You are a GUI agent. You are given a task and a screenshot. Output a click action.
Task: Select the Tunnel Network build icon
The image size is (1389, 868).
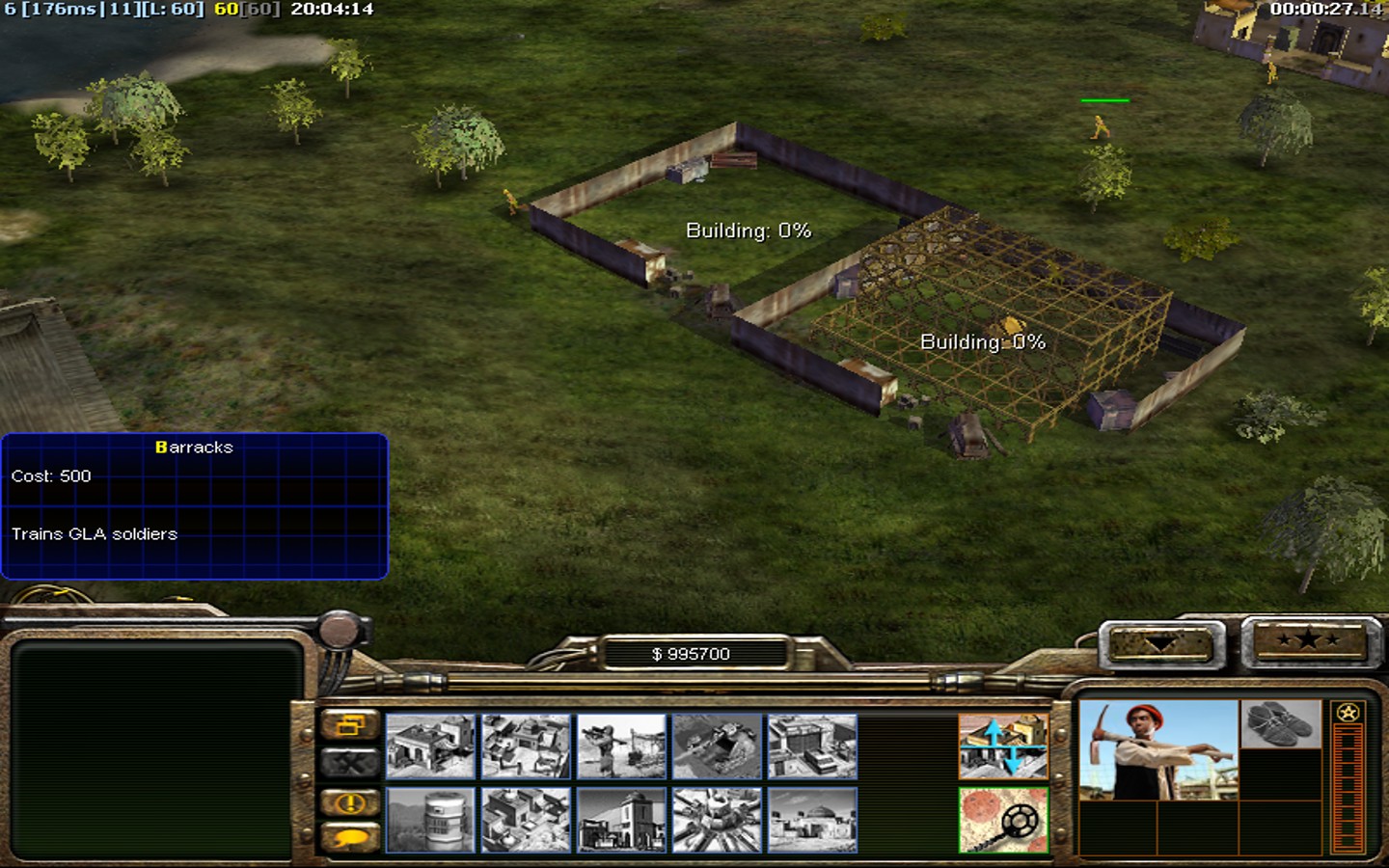tap(717, 746)
